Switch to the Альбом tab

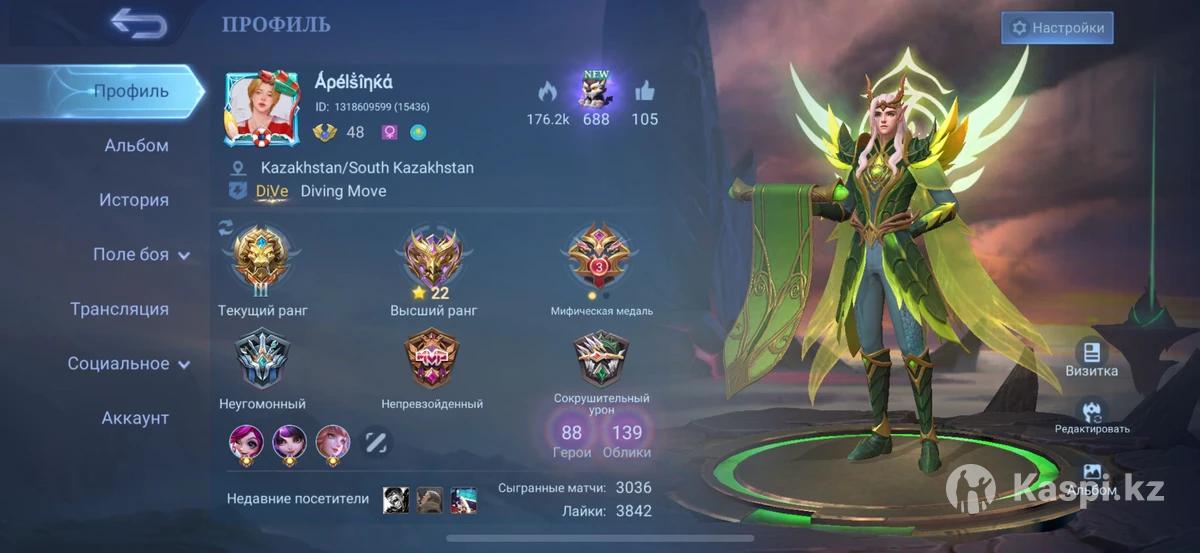pos(136,146)
